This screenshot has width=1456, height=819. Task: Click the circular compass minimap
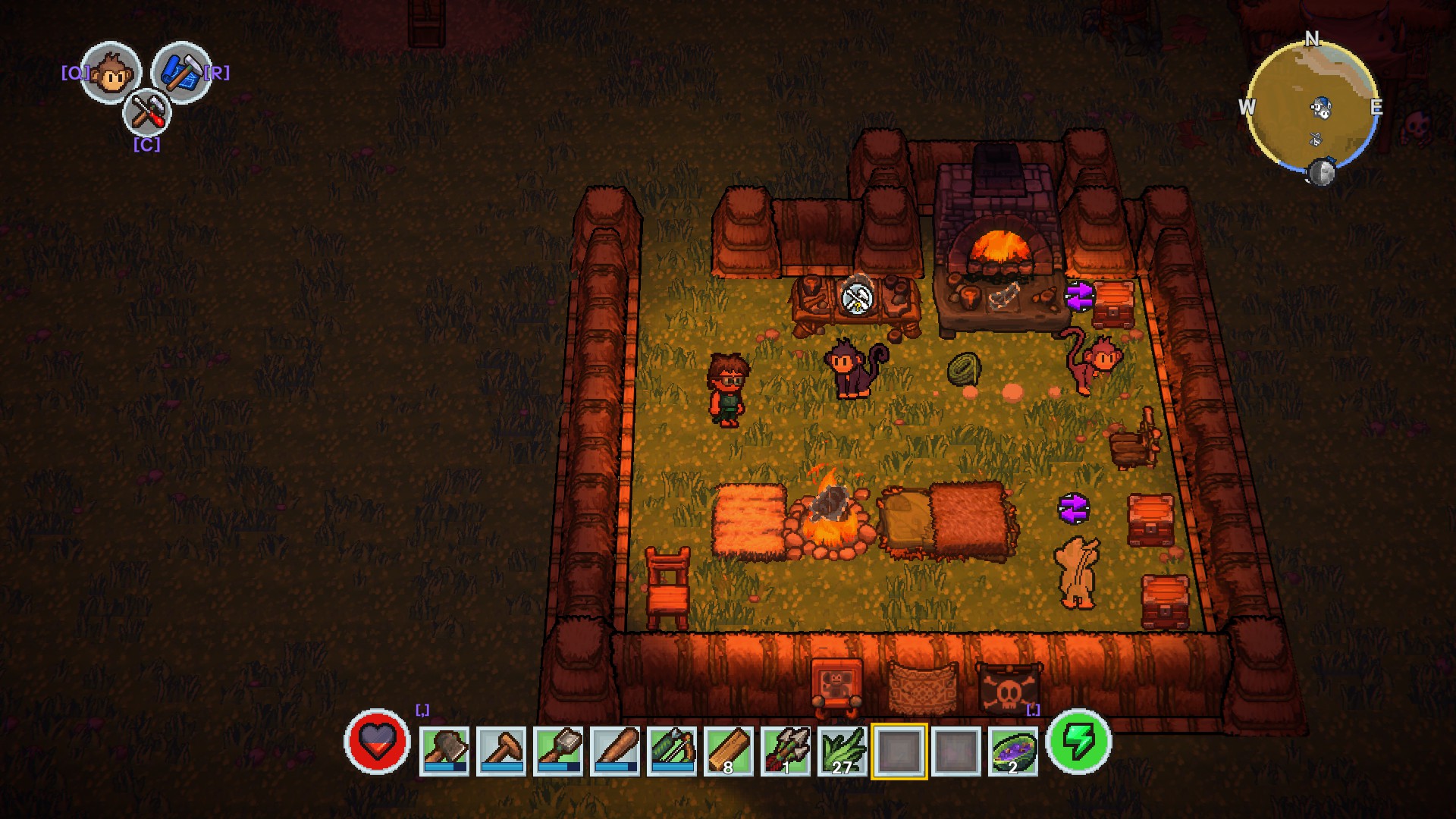tap(1311, 106)
